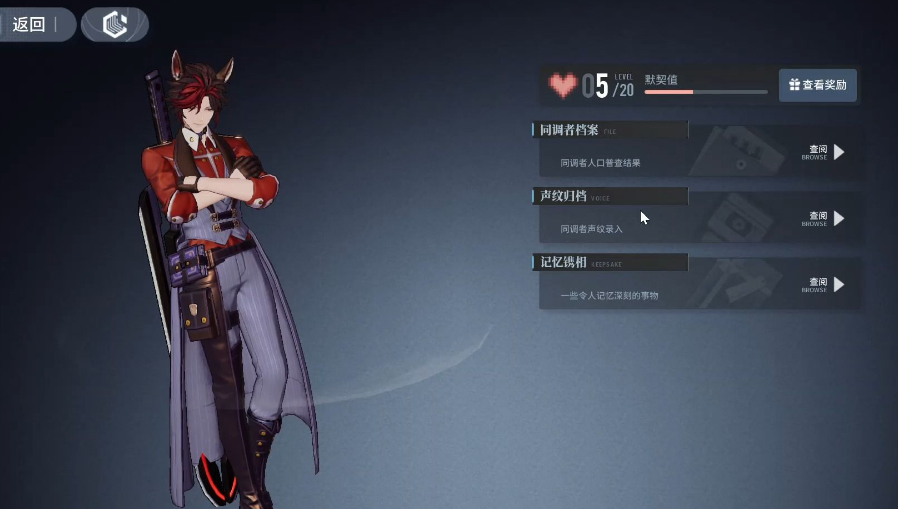This screenshot has width=898, height=509.
Task: Click the 返回 back button
Action: pos(32,24)
